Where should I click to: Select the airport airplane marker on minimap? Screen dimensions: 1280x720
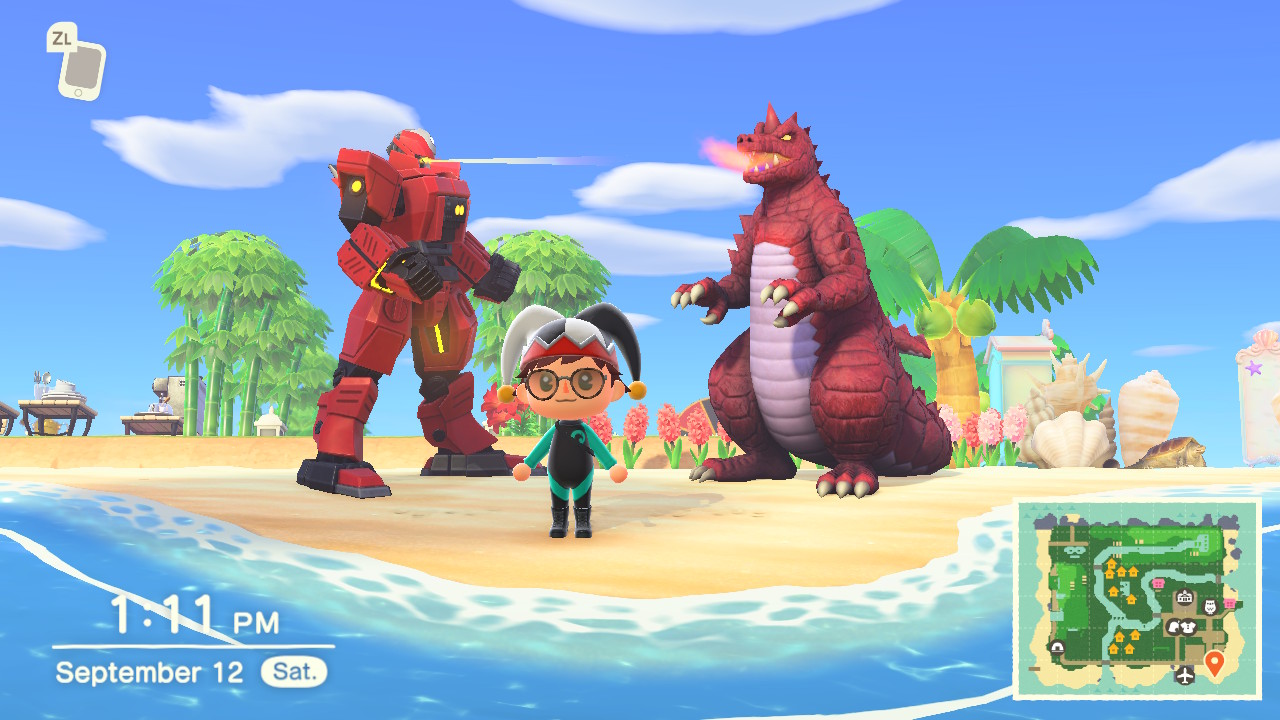point(1186,675)
